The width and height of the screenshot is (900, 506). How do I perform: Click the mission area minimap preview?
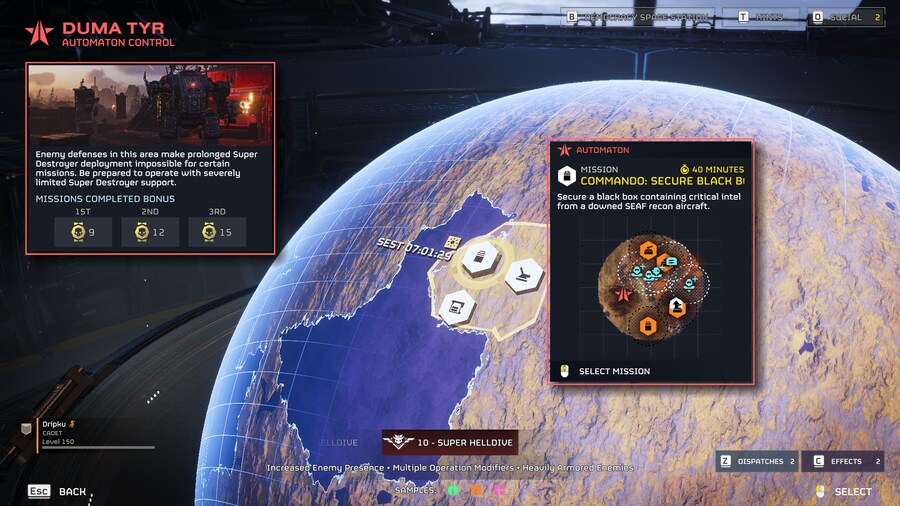click(649, 285)
